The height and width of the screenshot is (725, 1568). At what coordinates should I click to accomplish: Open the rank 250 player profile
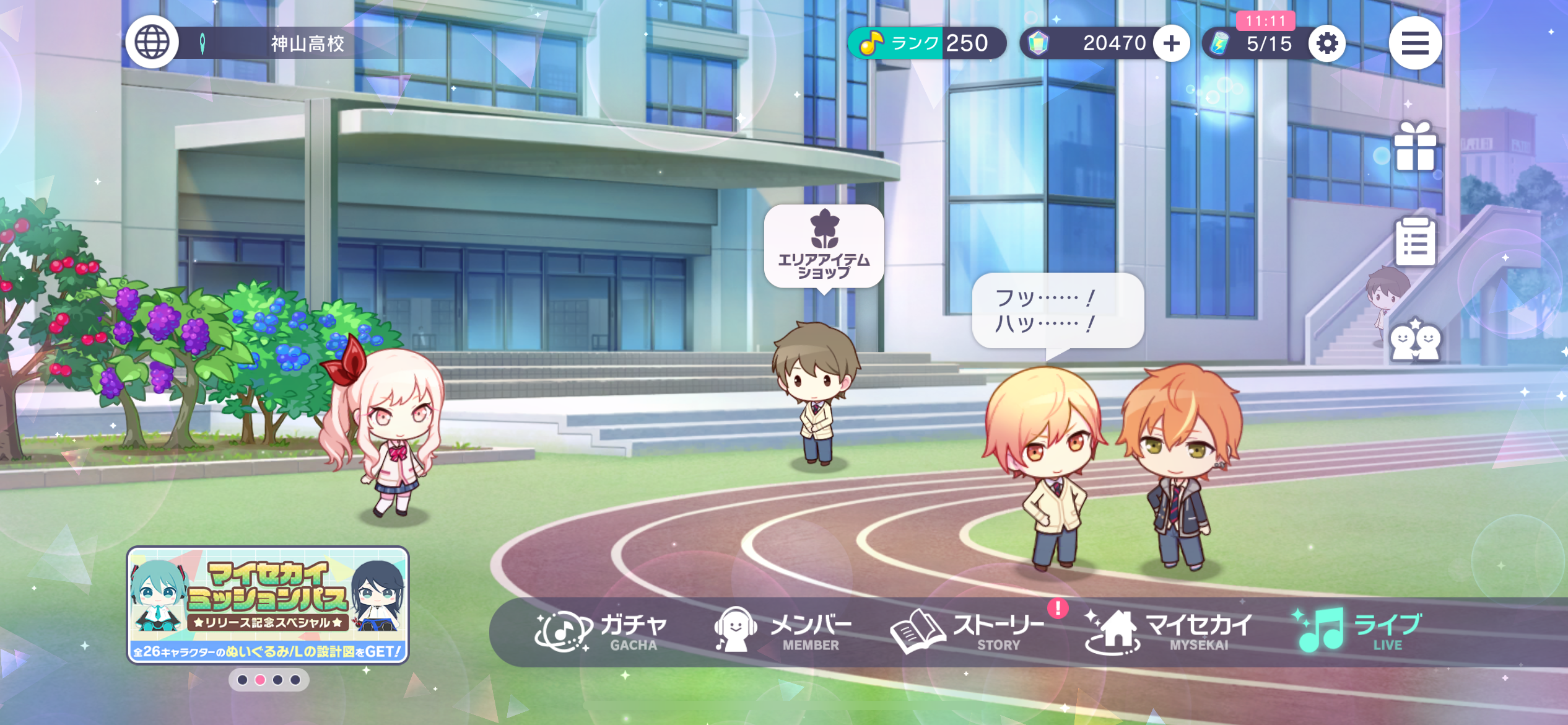click(x=926, y=43)
